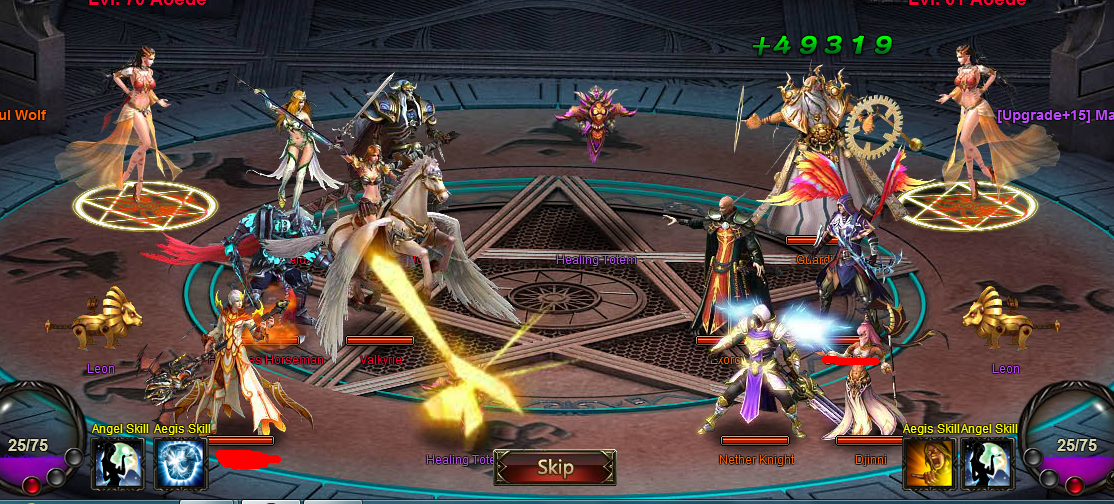Activate the golden figure Aegis Skill
This screenshot has width=1114, height=504.
tap(929, 464)
